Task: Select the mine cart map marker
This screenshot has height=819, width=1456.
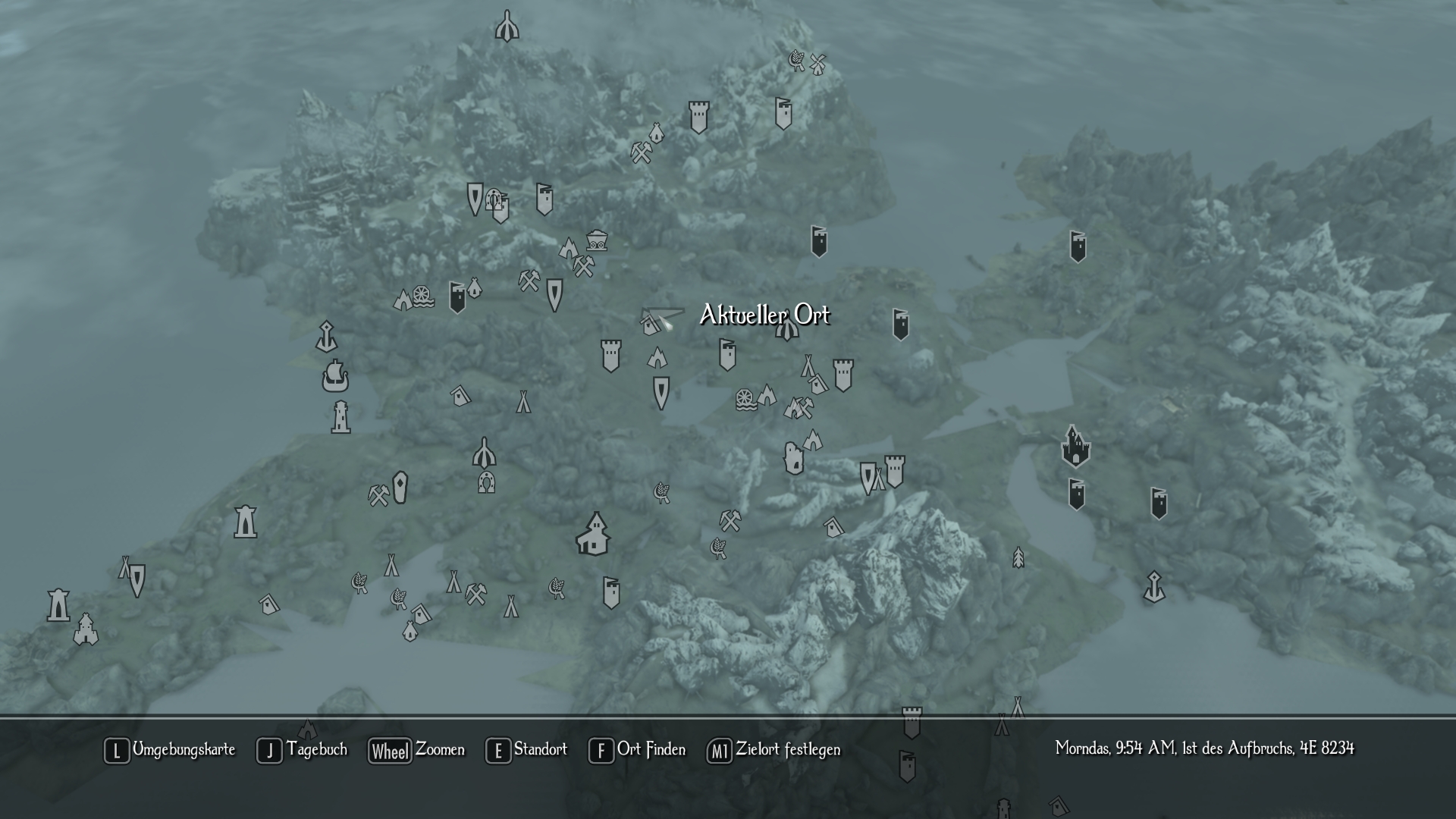Action: click(597, 240)
